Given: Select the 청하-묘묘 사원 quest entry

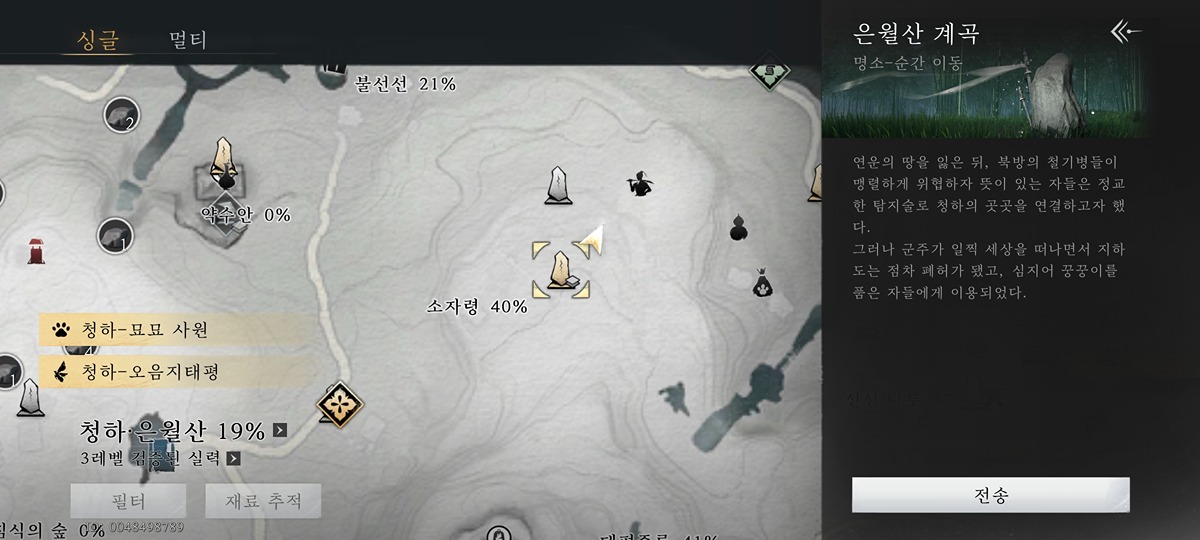Looking at the screenshot, I should coord(175,330).
